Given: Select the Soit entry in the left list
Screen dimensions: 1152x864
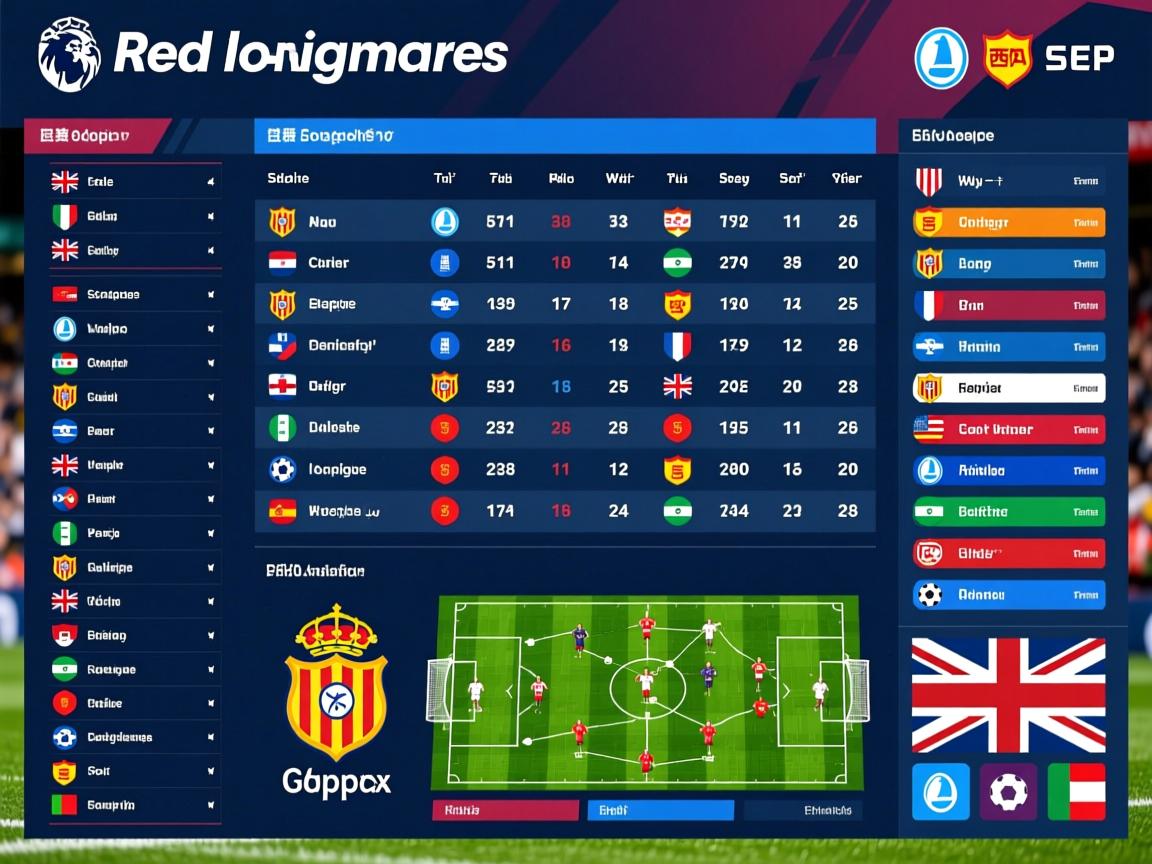Looking at the screenshot, I should coord(135,771).
